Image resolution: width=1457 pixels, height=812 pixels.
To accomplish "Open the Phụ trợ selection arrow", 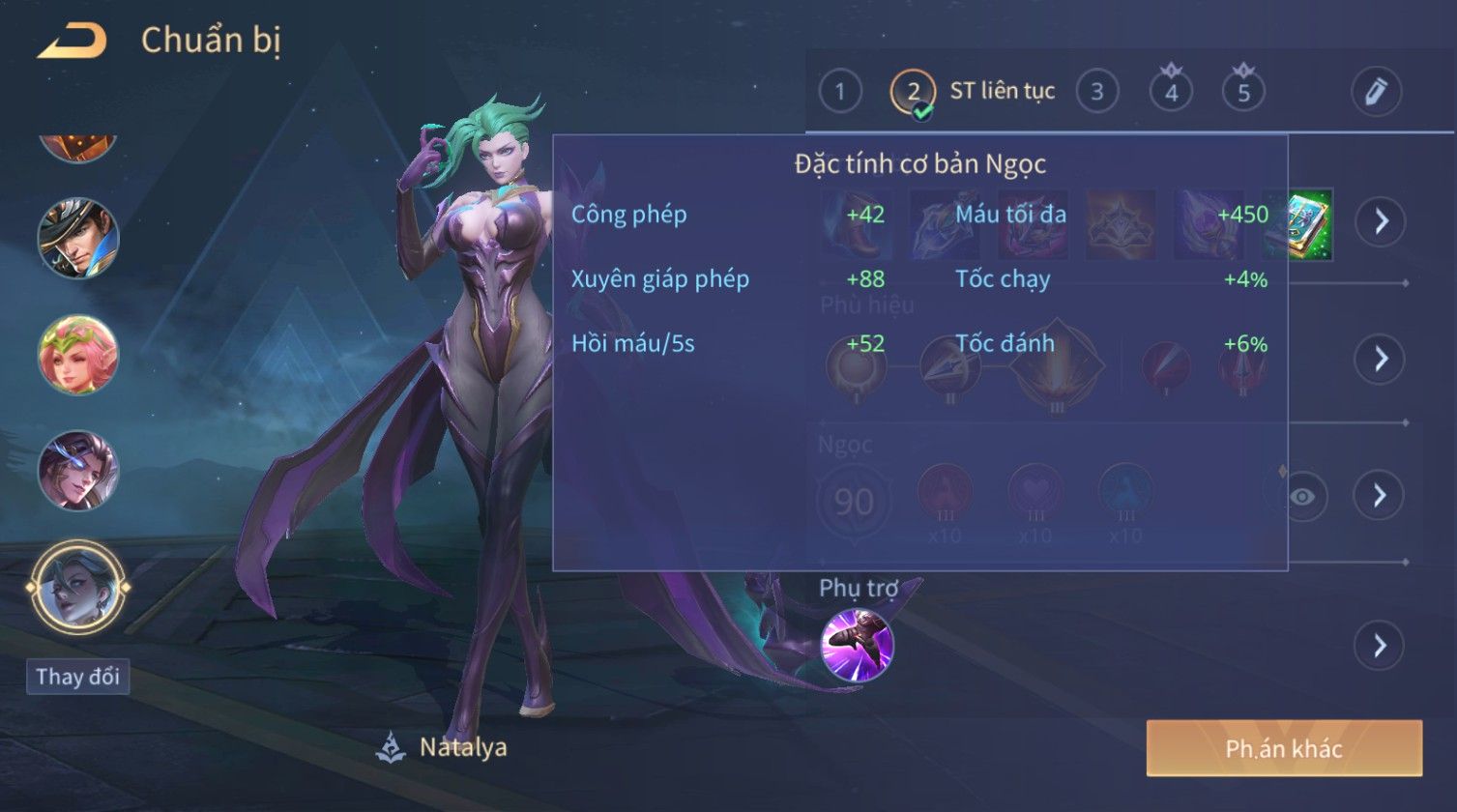I will pos(1380,646).
